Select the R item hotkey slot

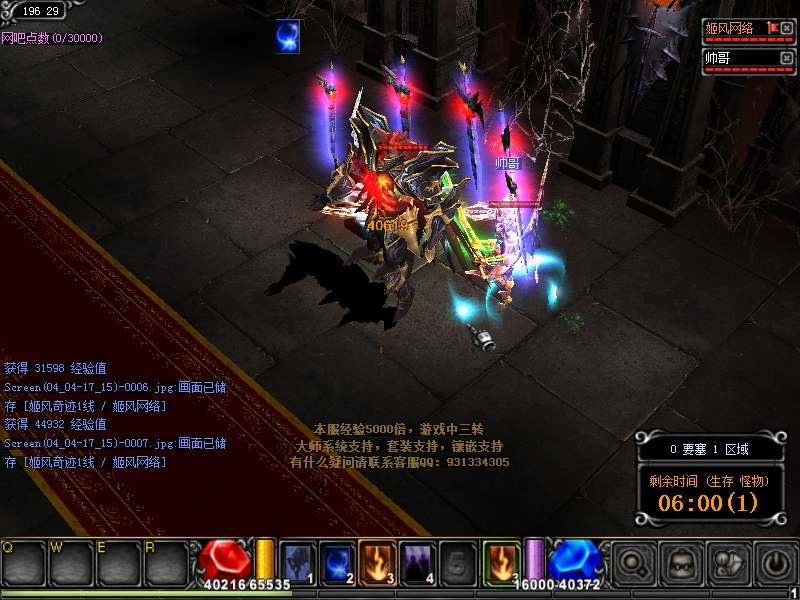pyautogui.click(x=166, y=564)
